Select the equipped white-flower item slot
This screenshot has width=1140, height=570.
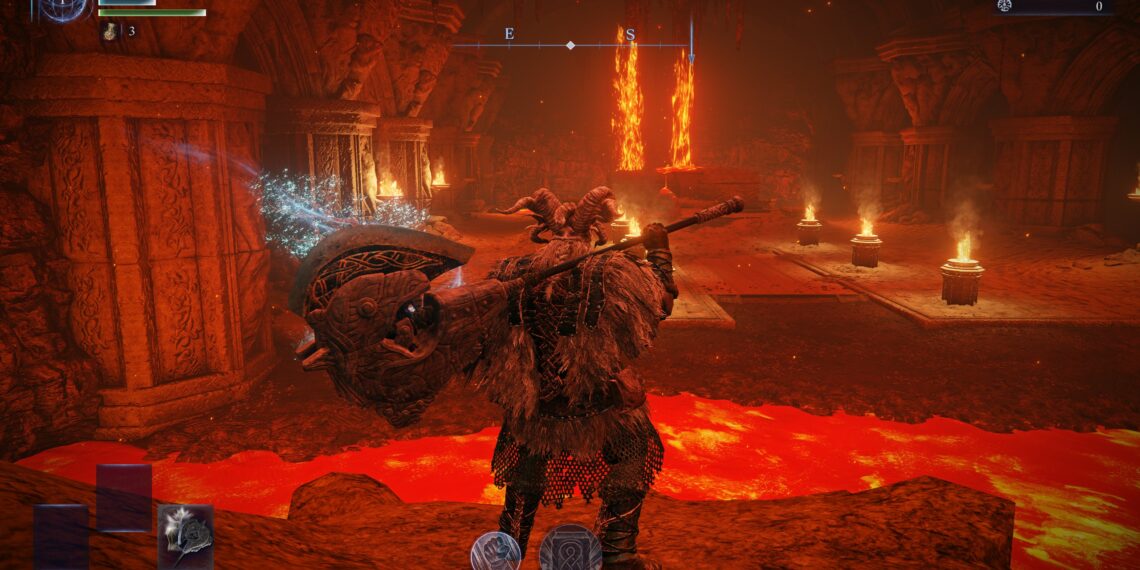click(x=185, y=535)
